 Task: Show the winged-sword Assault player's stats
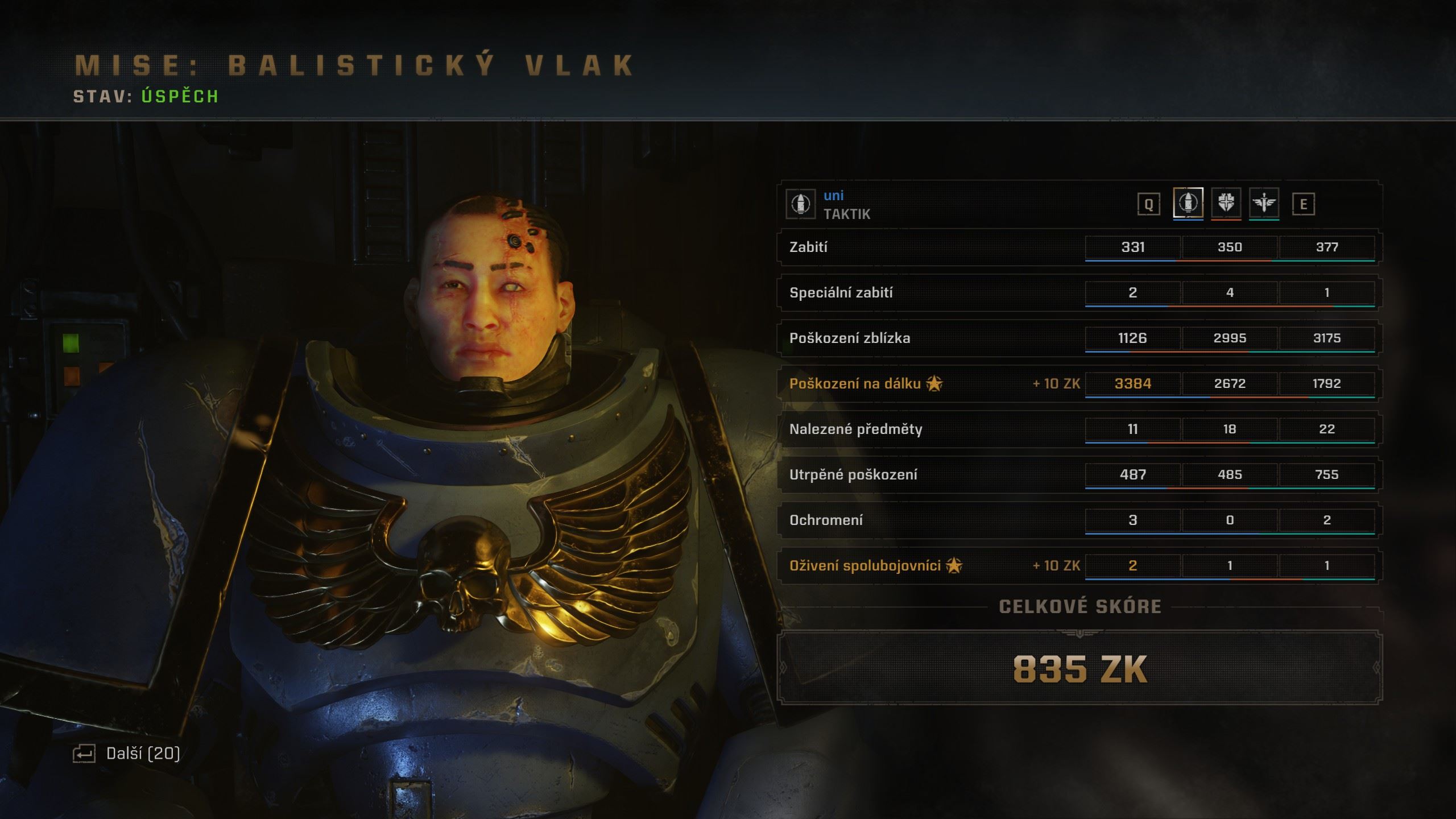1264,203
